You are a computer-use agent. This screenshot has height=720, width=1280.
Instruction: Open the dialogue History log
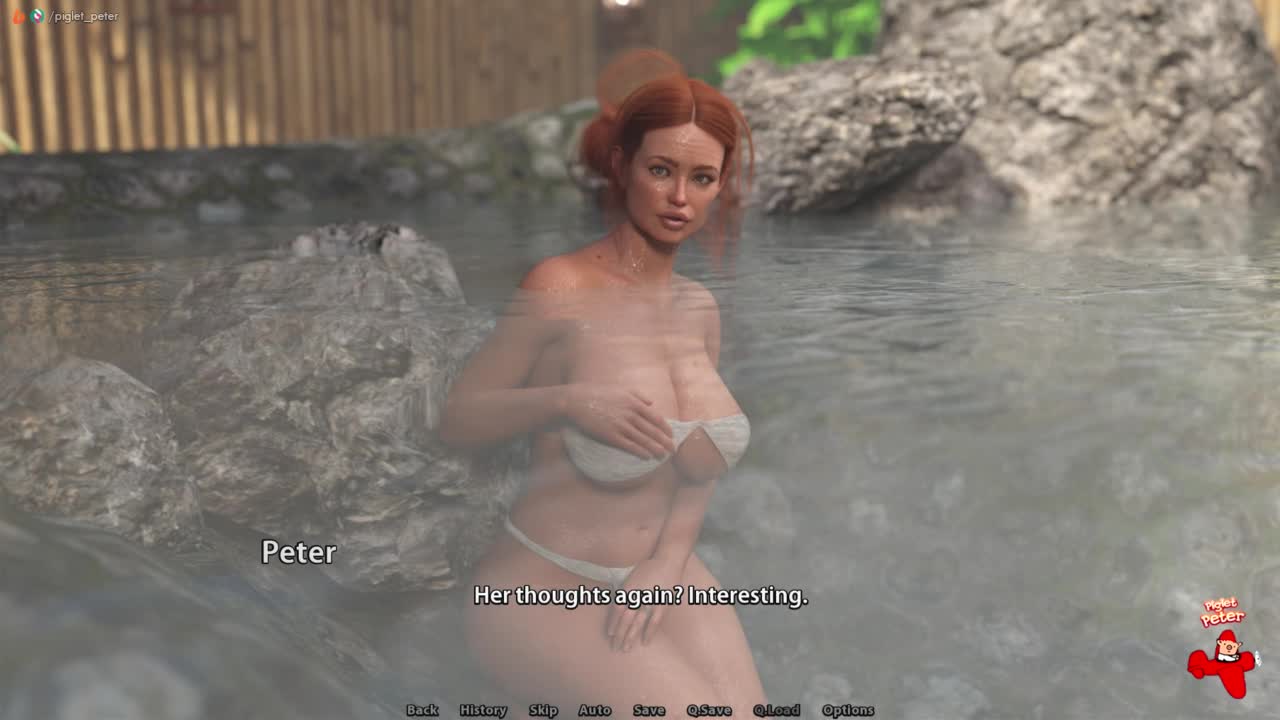[x=483, y=710]
